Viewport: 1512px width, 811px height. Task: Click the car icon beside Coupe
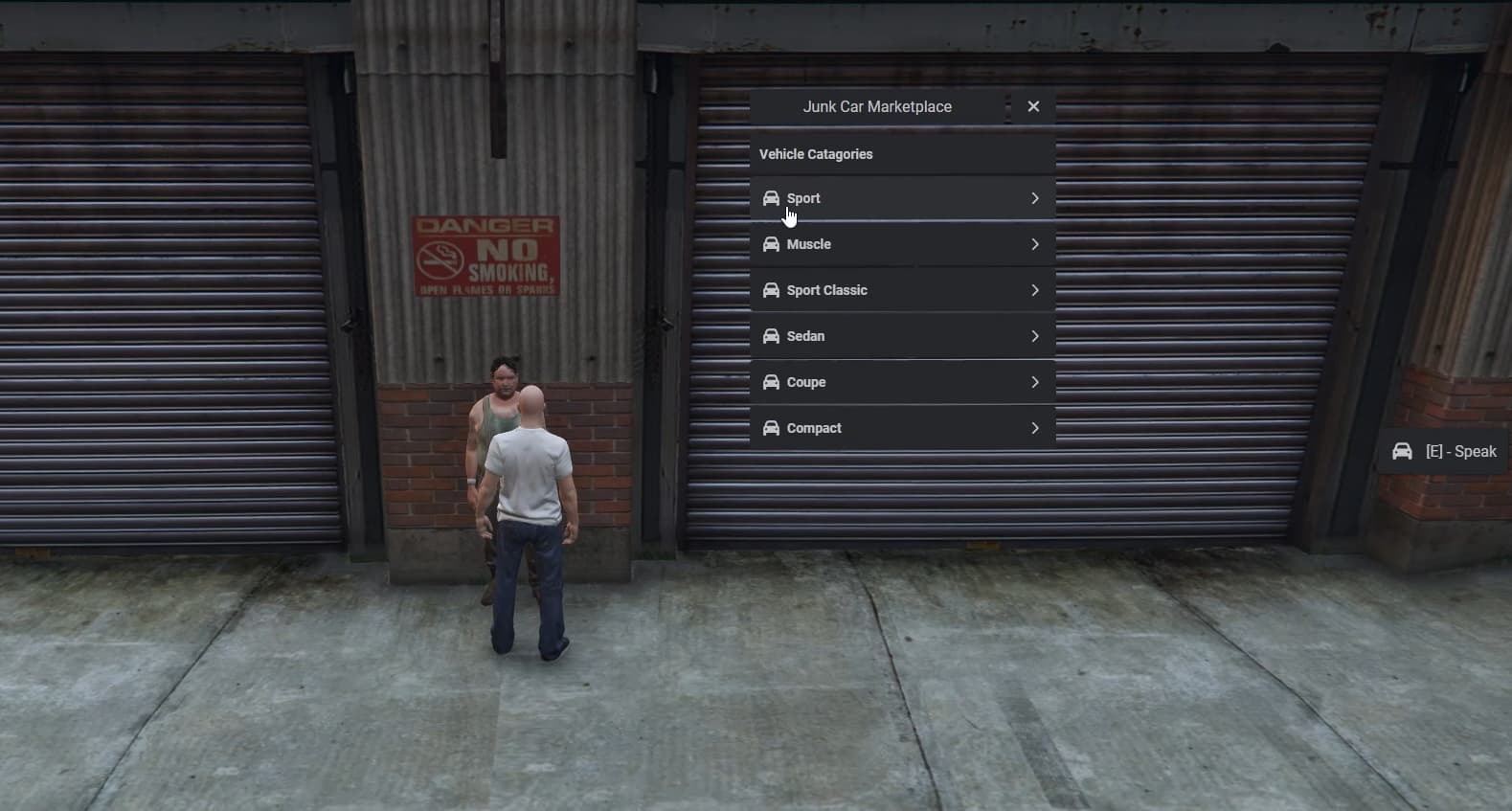point(772,382)
